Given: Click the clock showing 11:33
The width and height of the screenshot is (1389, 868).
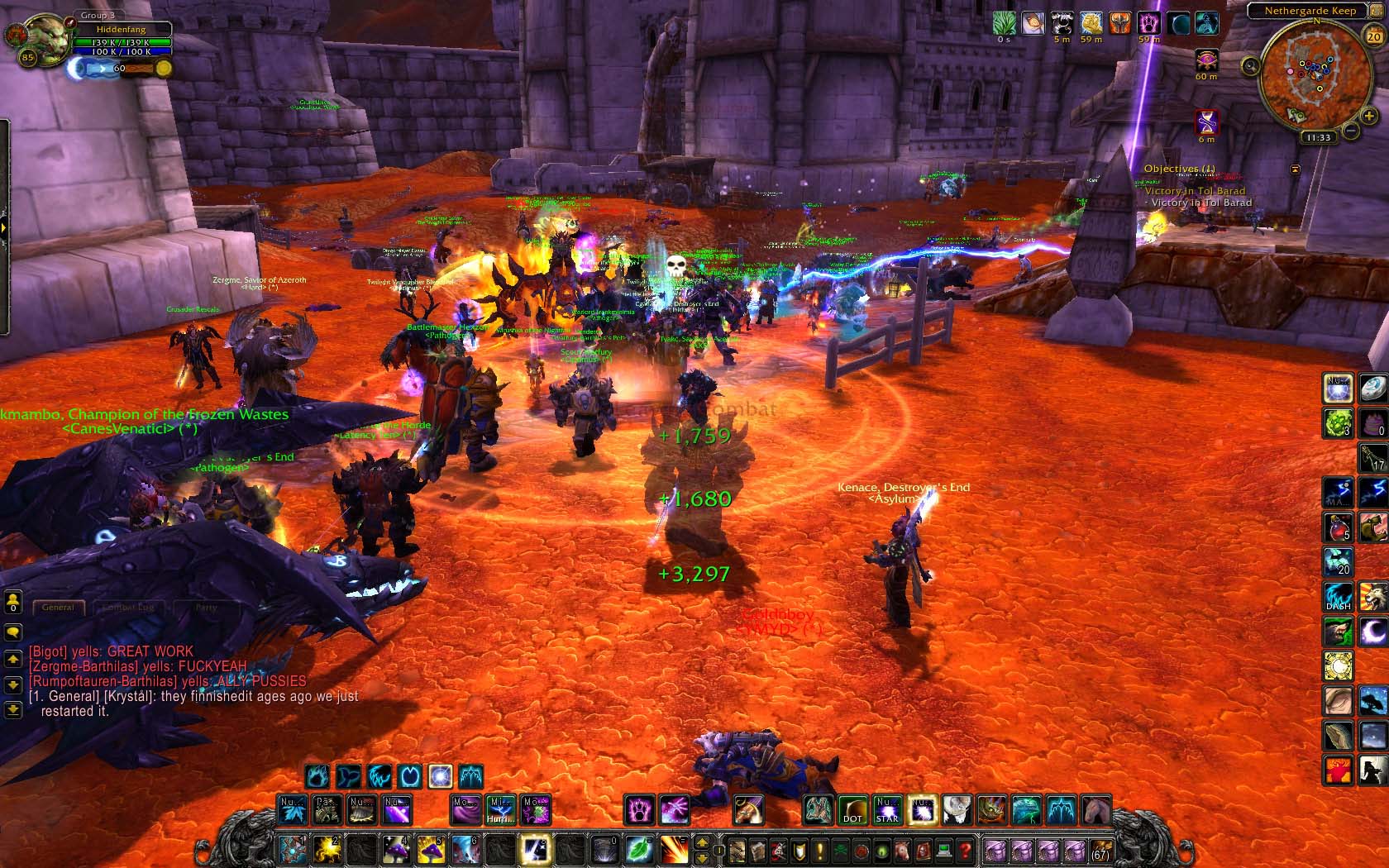Looking at the screenshot, I should 1319,137.
